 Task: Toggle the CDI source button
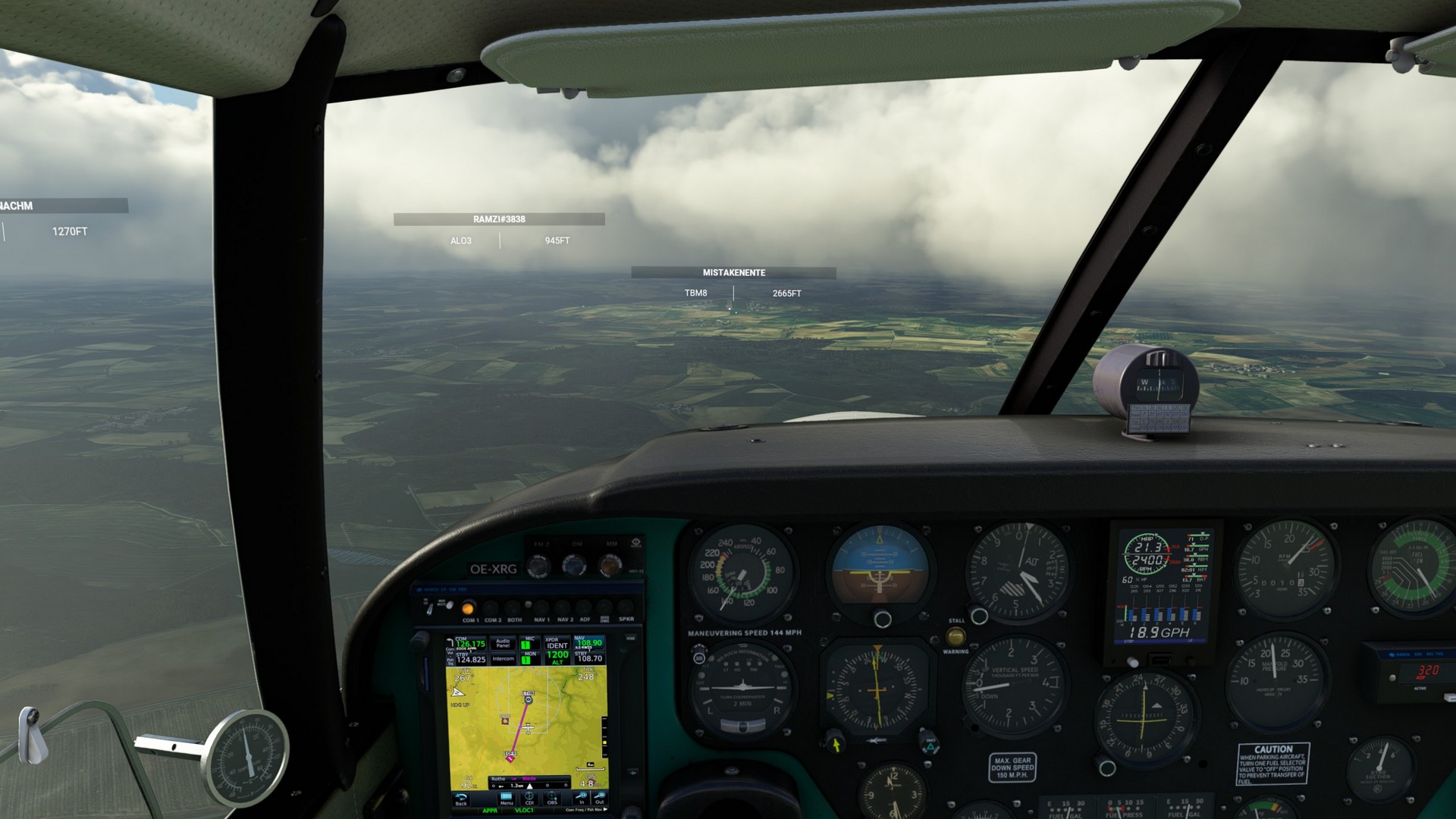pos(530,799)
